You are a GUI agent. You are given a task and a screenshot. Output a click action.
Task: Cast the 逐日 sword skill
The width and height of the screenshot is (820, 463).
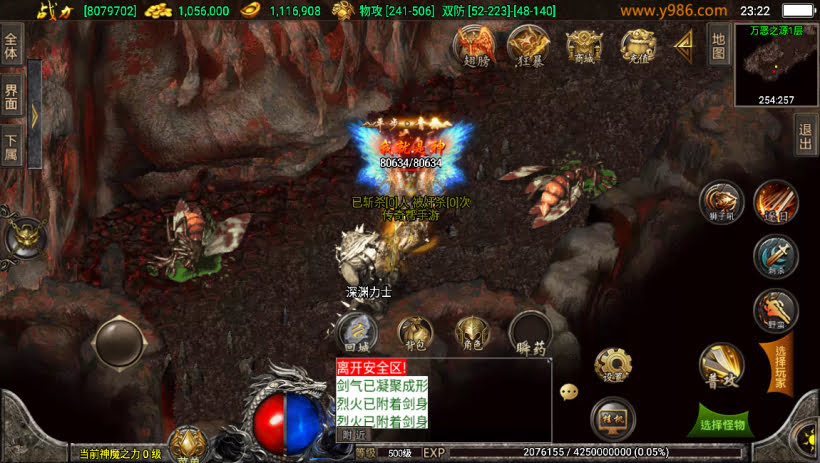coord(775,201)
